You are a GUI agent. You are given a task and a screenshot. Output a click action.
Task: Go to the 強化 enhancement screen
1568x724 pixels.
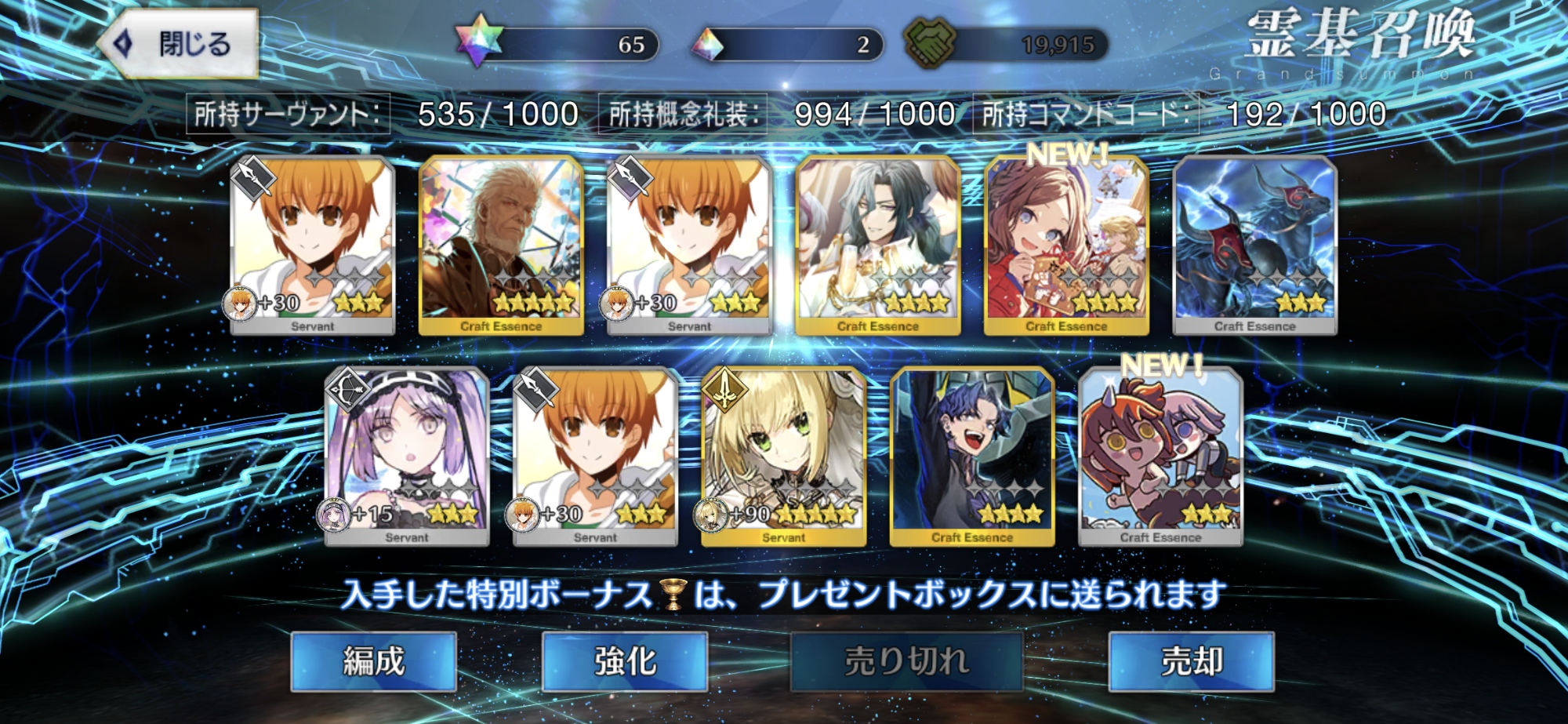[625, 661]
